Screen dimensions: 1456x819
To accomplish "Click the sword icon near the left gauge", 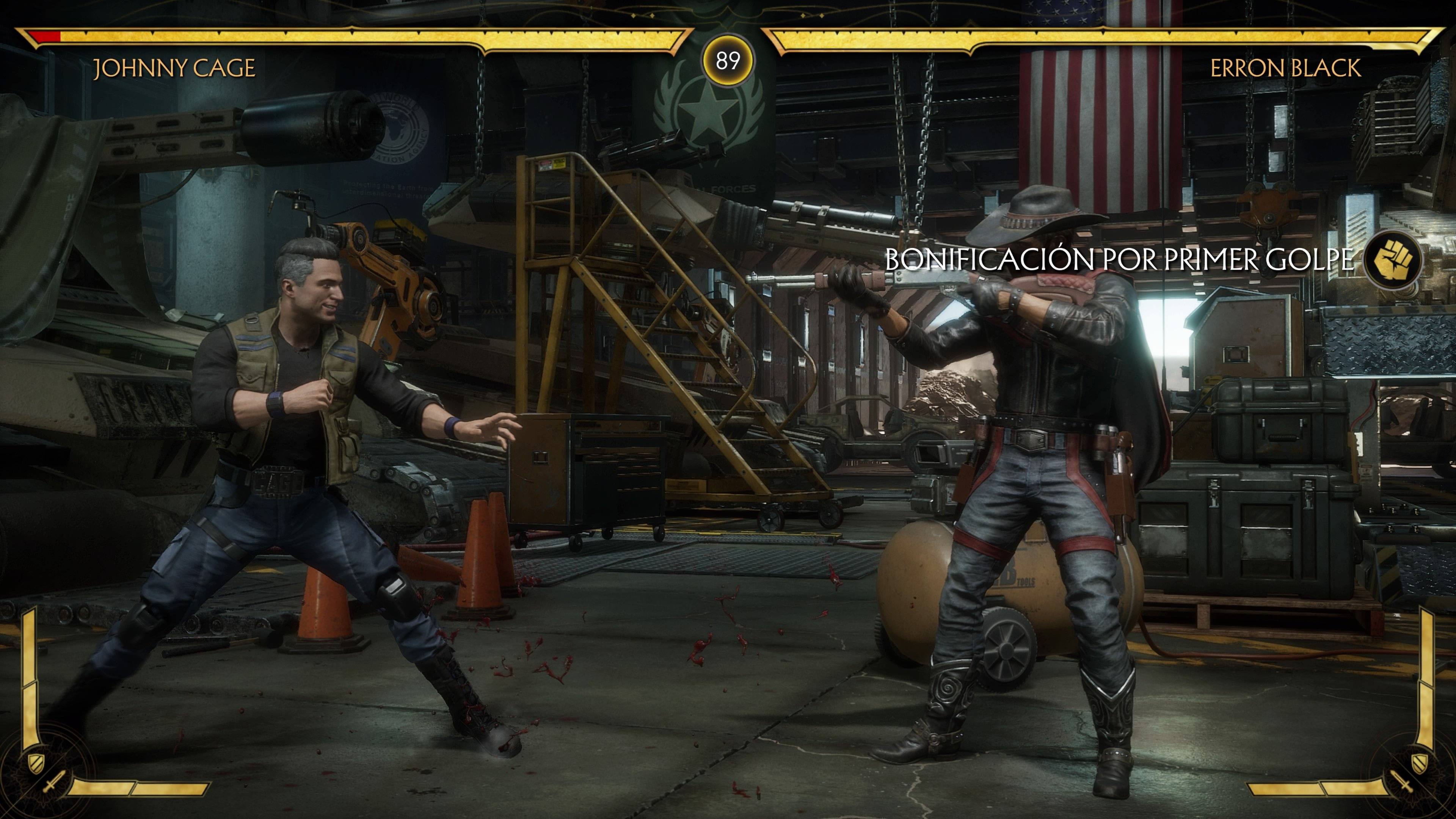I will click(54, 783).
